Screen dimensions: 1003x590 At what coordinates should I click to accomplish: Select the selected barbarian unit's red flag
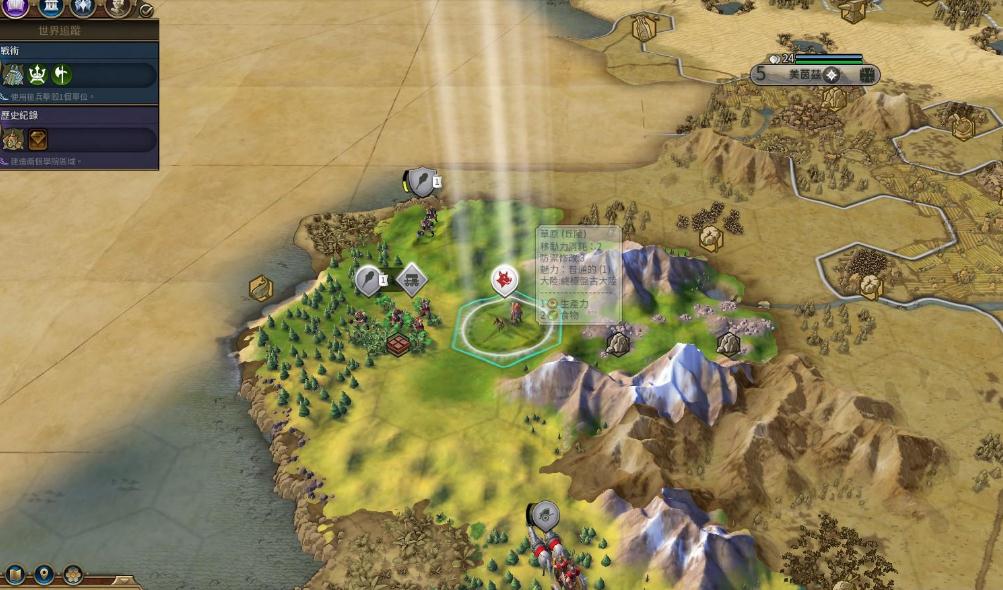coord(506,280)
